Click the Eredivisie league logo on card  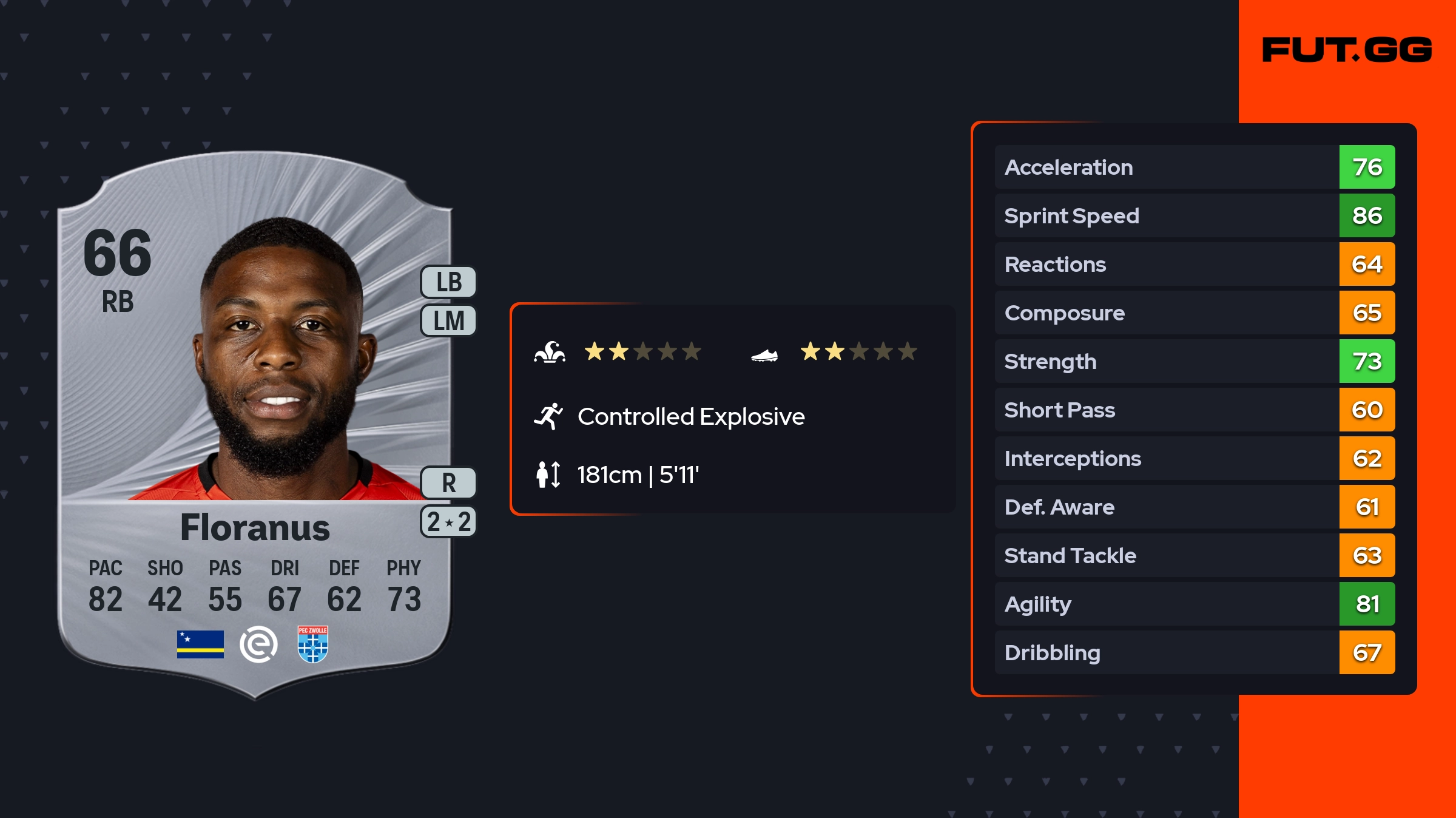click(258, 644)
